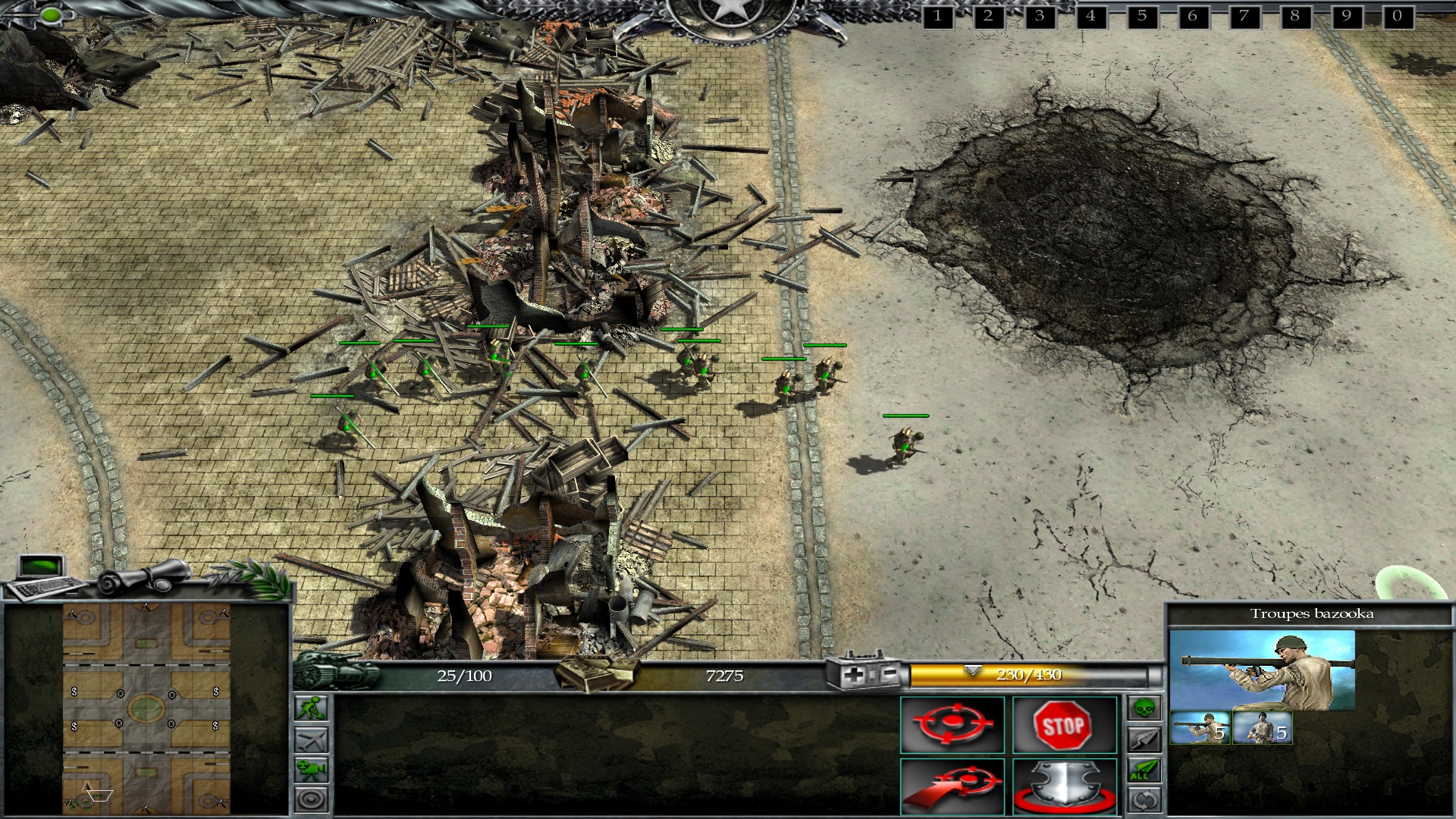Click the concentric circles radar button
The width and height of the screenshot is (1456, 819).
pos(312,799)
